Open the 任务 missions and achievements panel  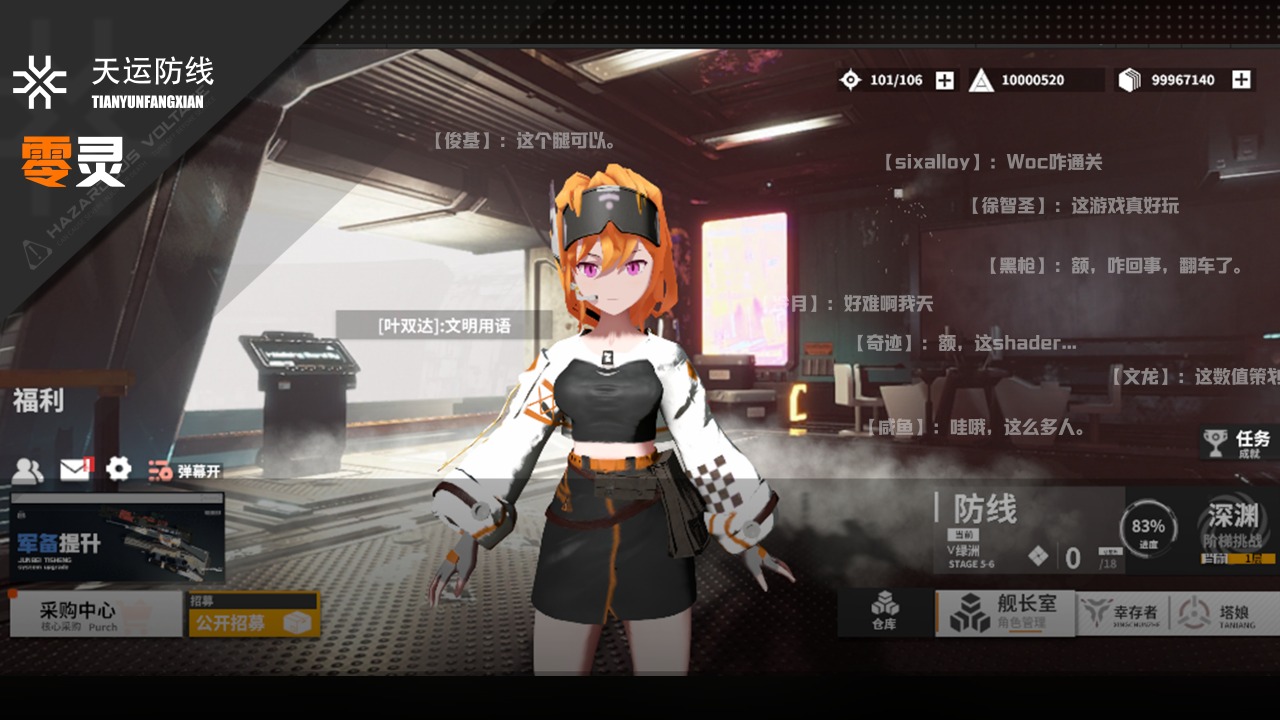pos(1240,443)
